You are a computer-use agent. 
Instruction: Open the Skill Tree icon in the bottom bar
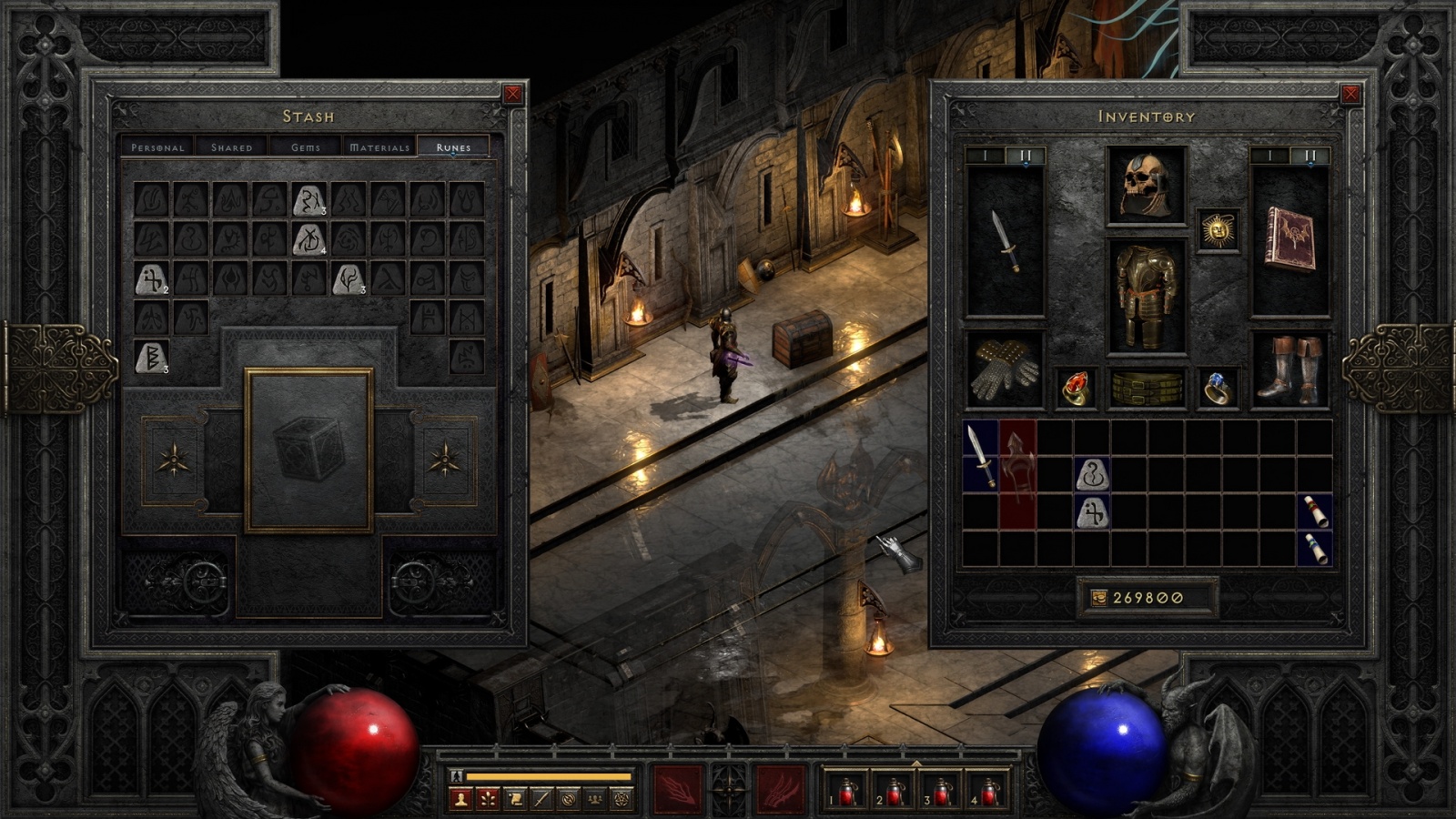coord(487,799)
